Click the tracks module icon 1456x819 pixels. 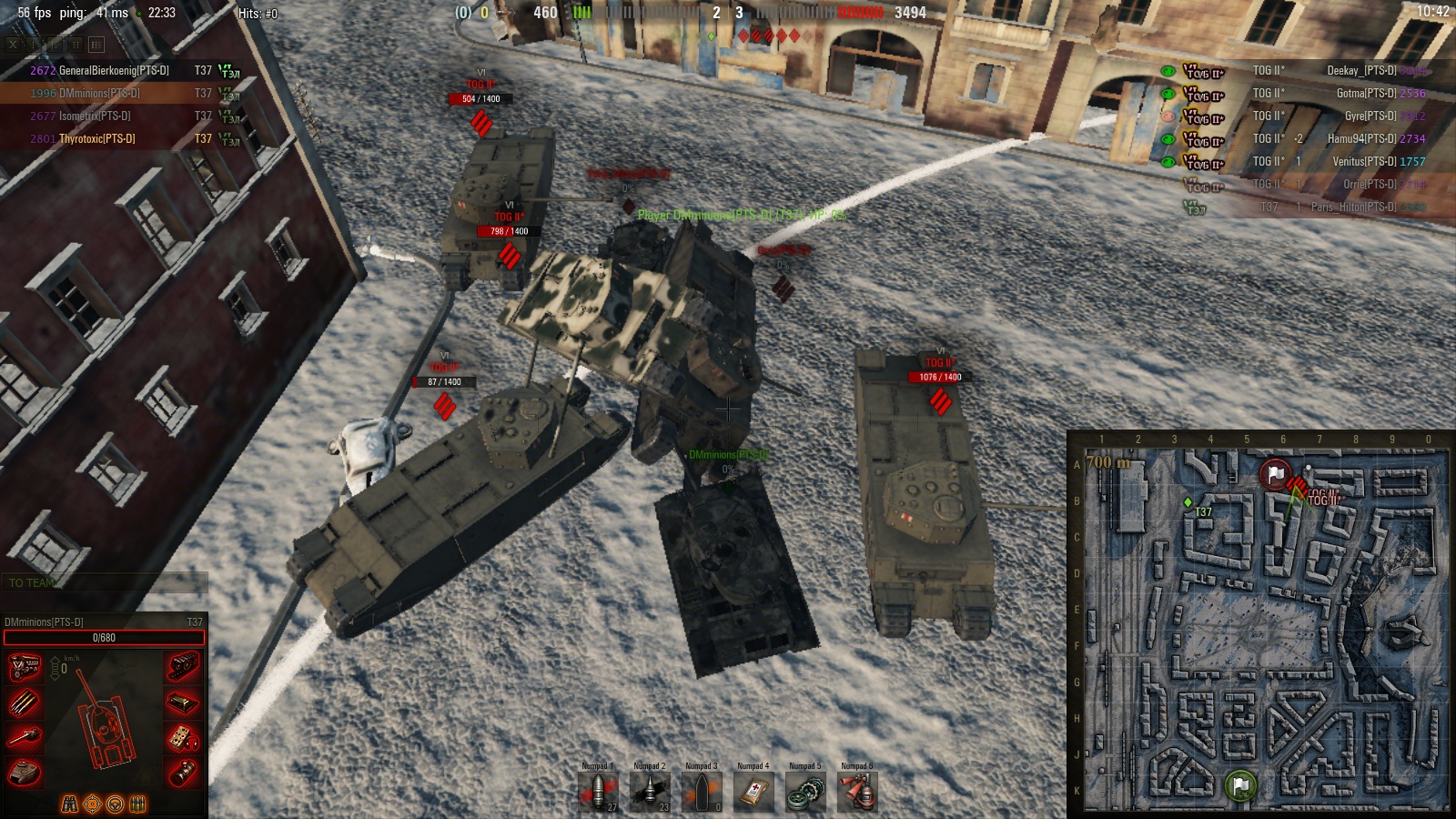183,667
